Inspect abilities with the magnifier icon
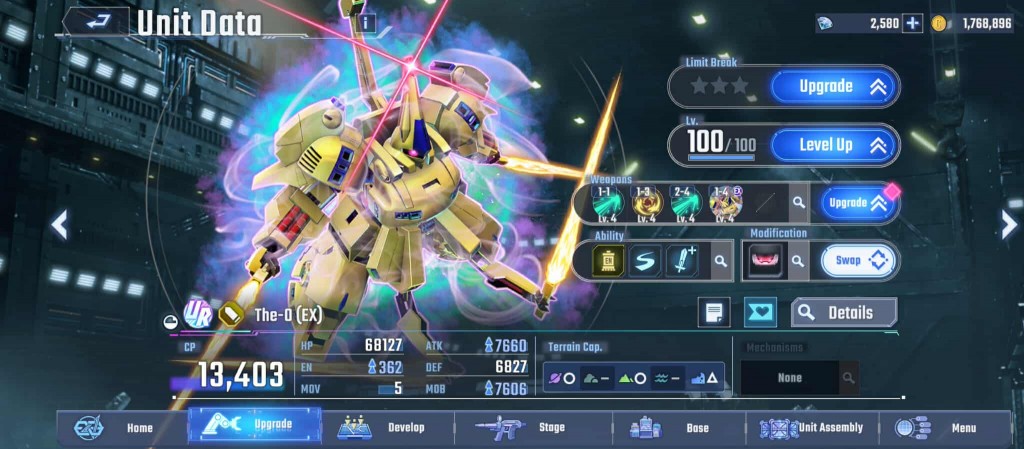Viewport: 1024px width, 449px height. [720, 262]
